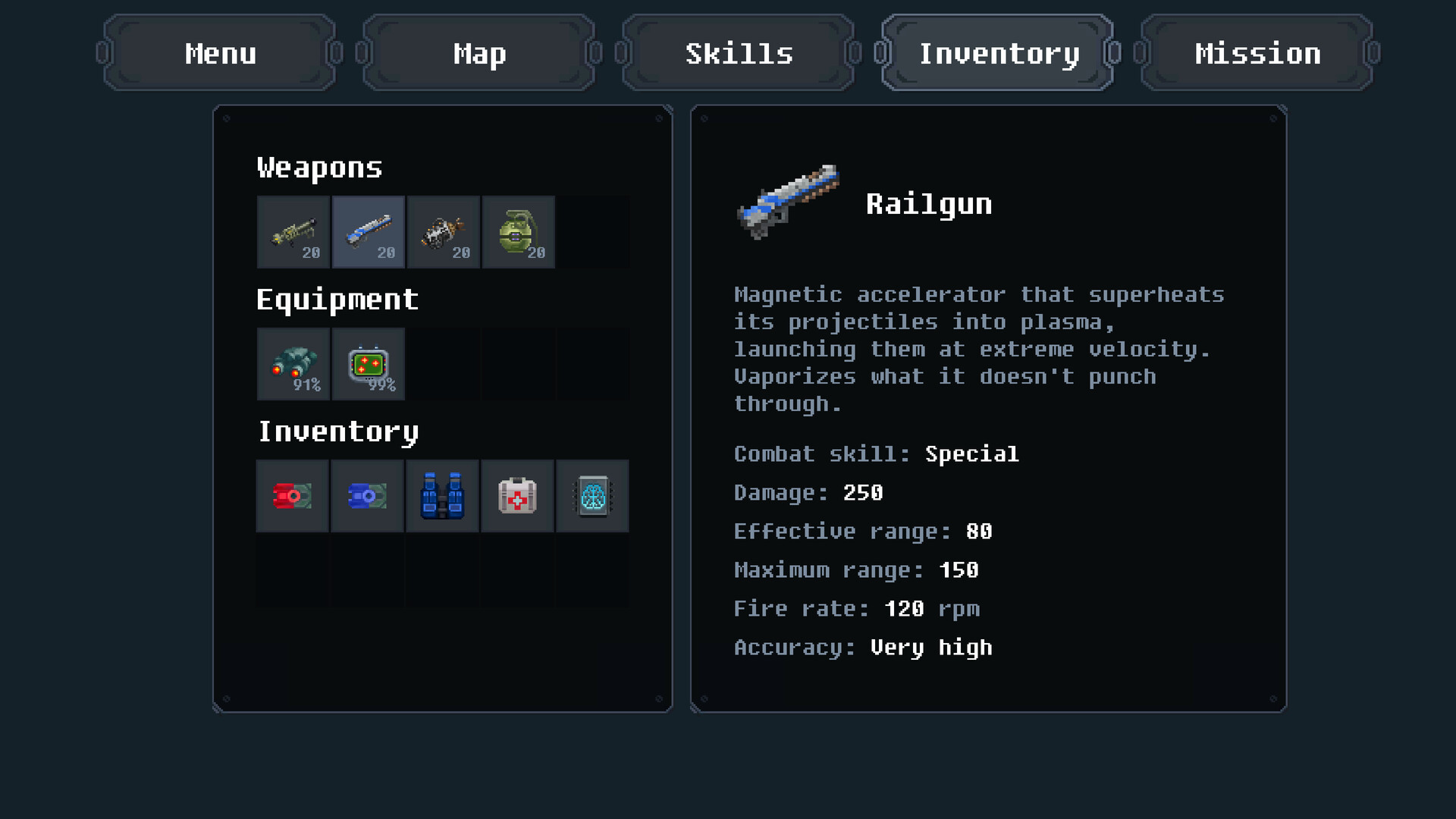Open the Menu tab
The width and height of the screenshot is (1456, 819).
coord(220,53)
